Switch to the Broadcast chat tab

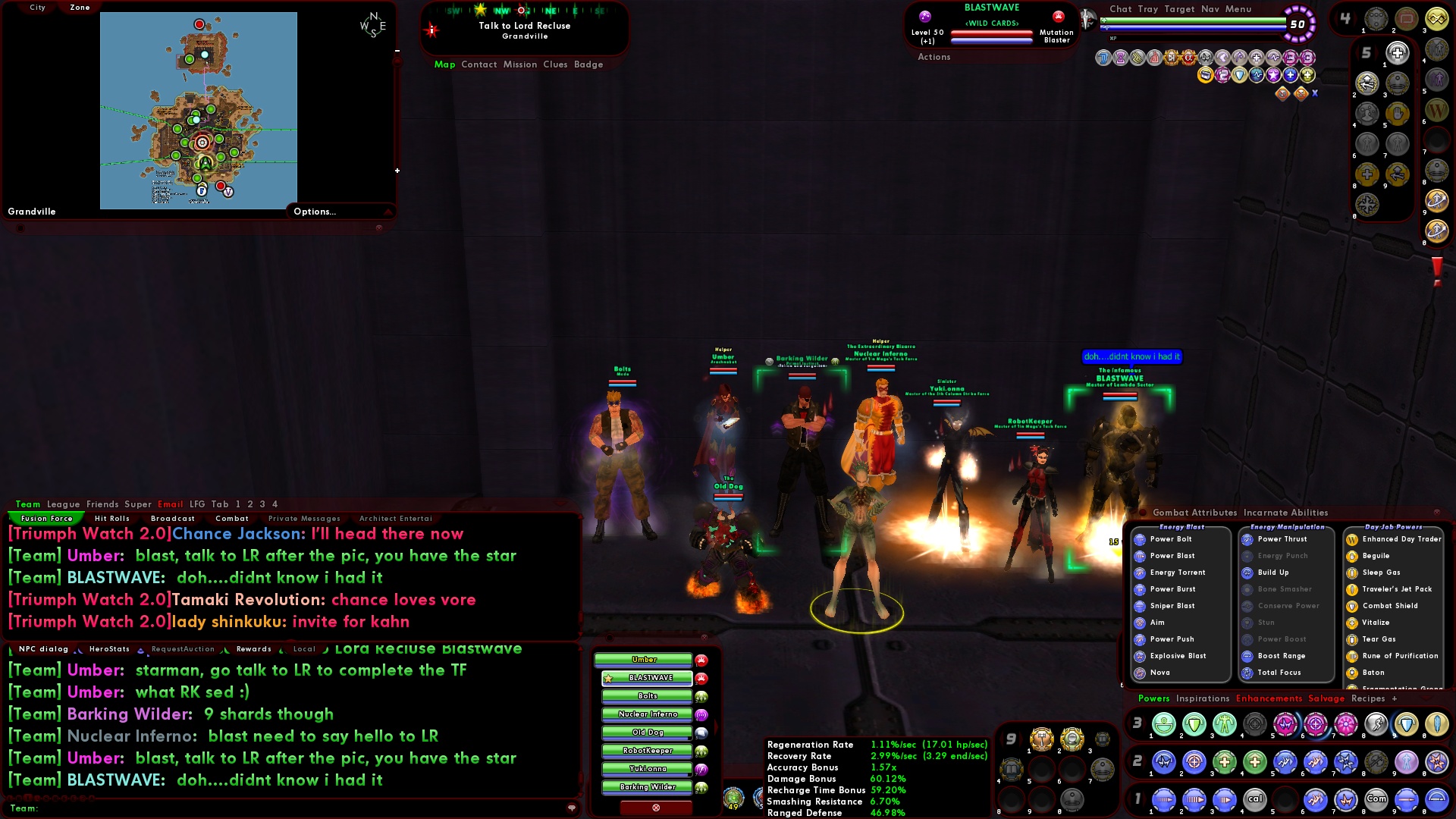click(x=172, y=518)
